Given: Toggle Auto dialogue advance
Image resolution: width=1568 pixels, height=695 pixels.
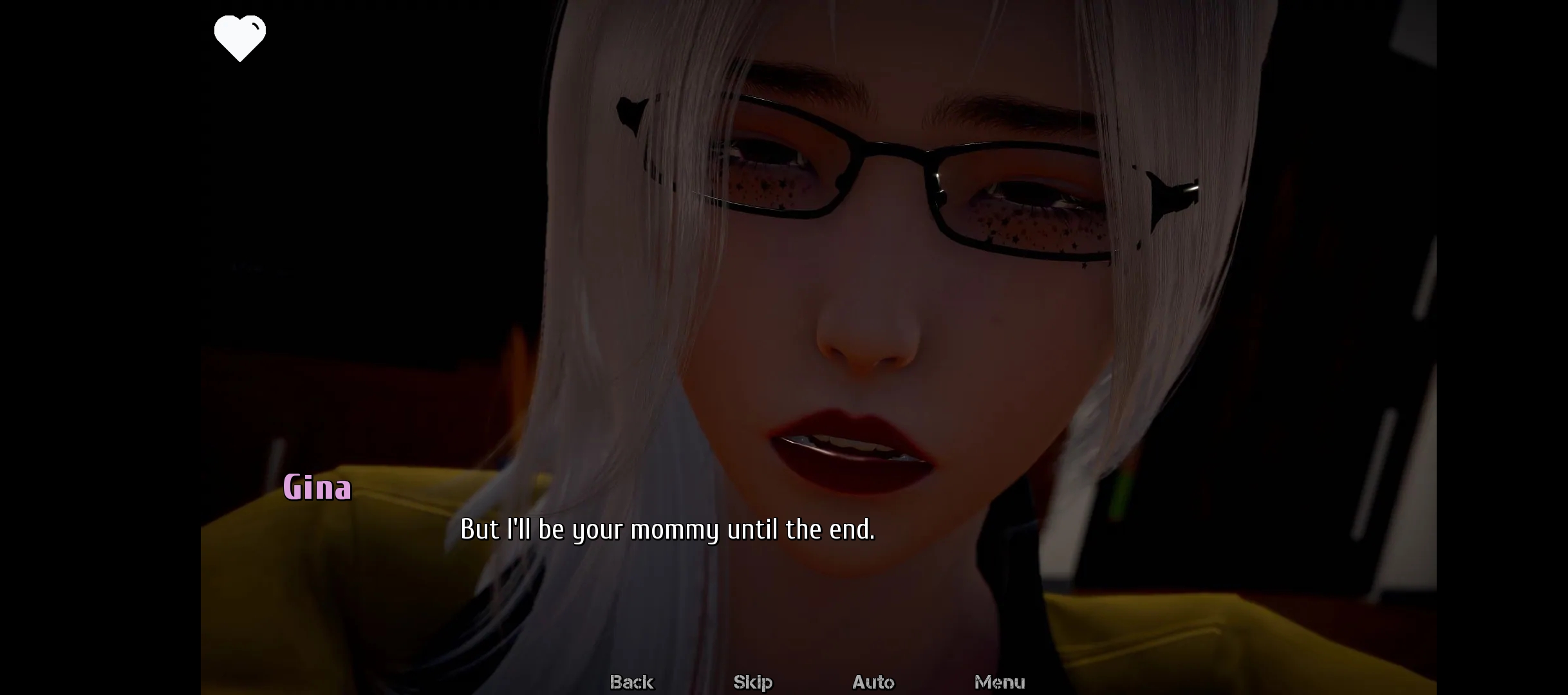Looking at the screenshot, I should click(x=873, y=681).
